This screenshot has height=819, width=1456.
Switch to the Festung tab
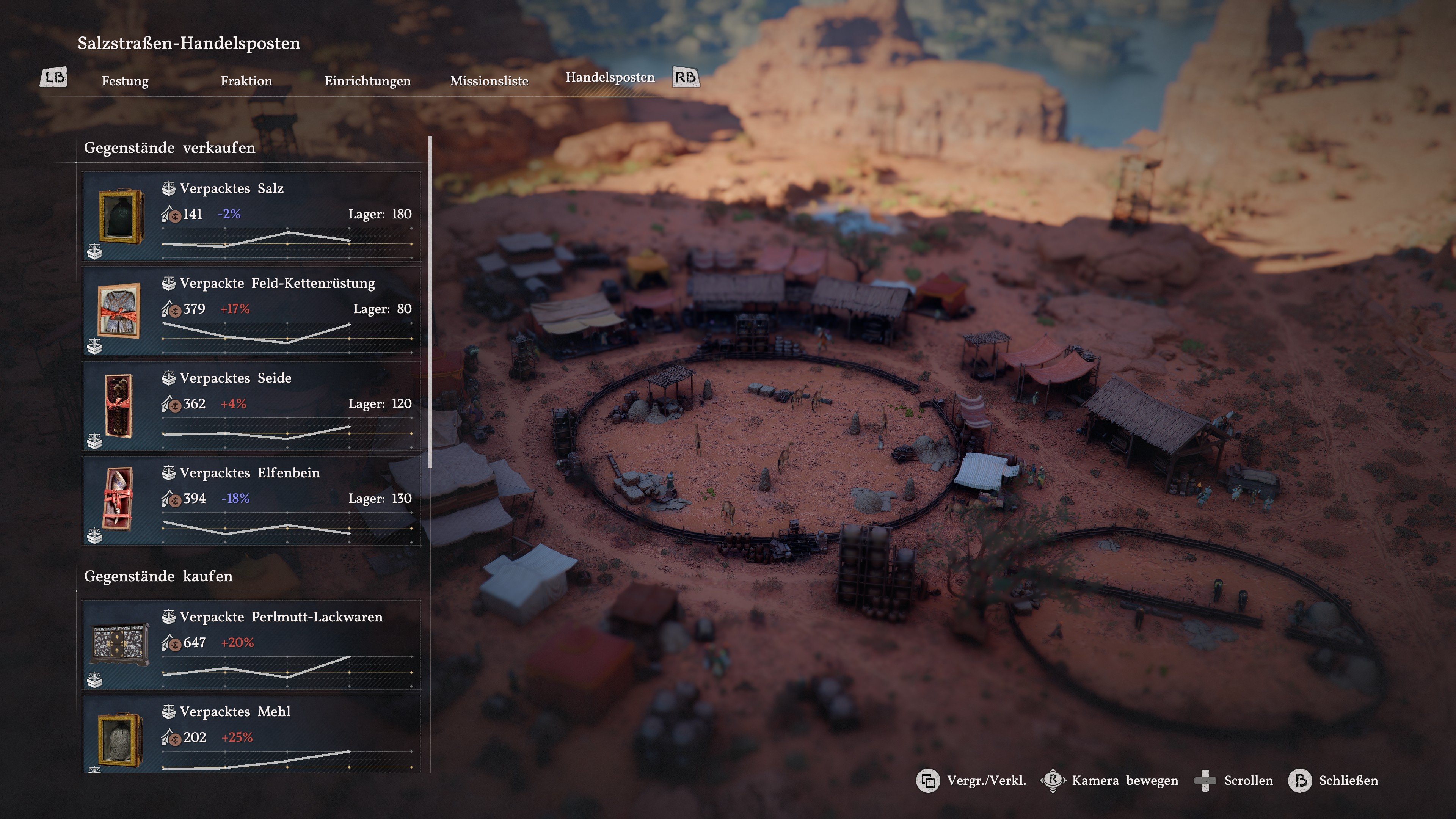tap(125, 81)
